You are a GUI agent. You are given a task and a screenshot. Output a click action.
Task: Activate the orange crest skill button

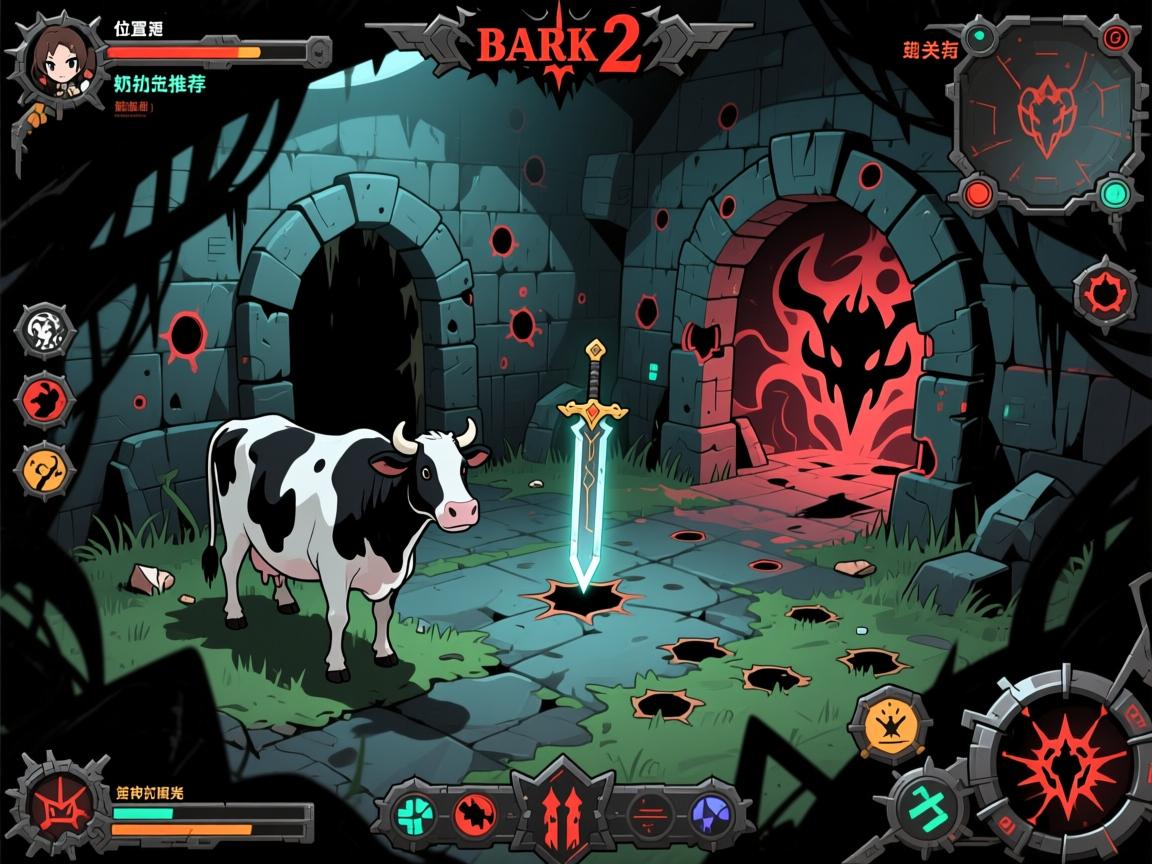885,722
